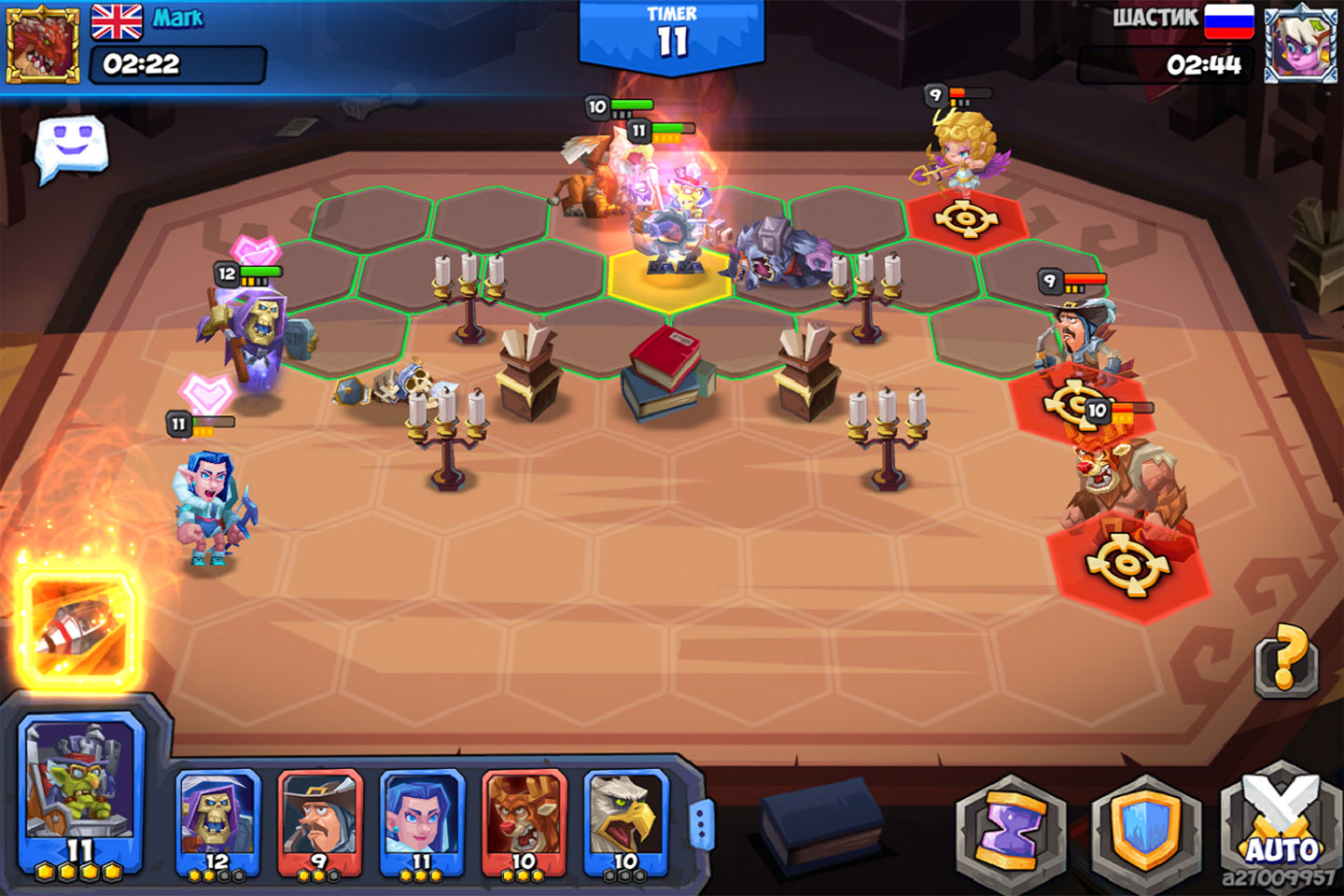Choose the zombie card showing 12 cost
Viewport: 1344px width, 896px height.
click(x=220, y=826)
